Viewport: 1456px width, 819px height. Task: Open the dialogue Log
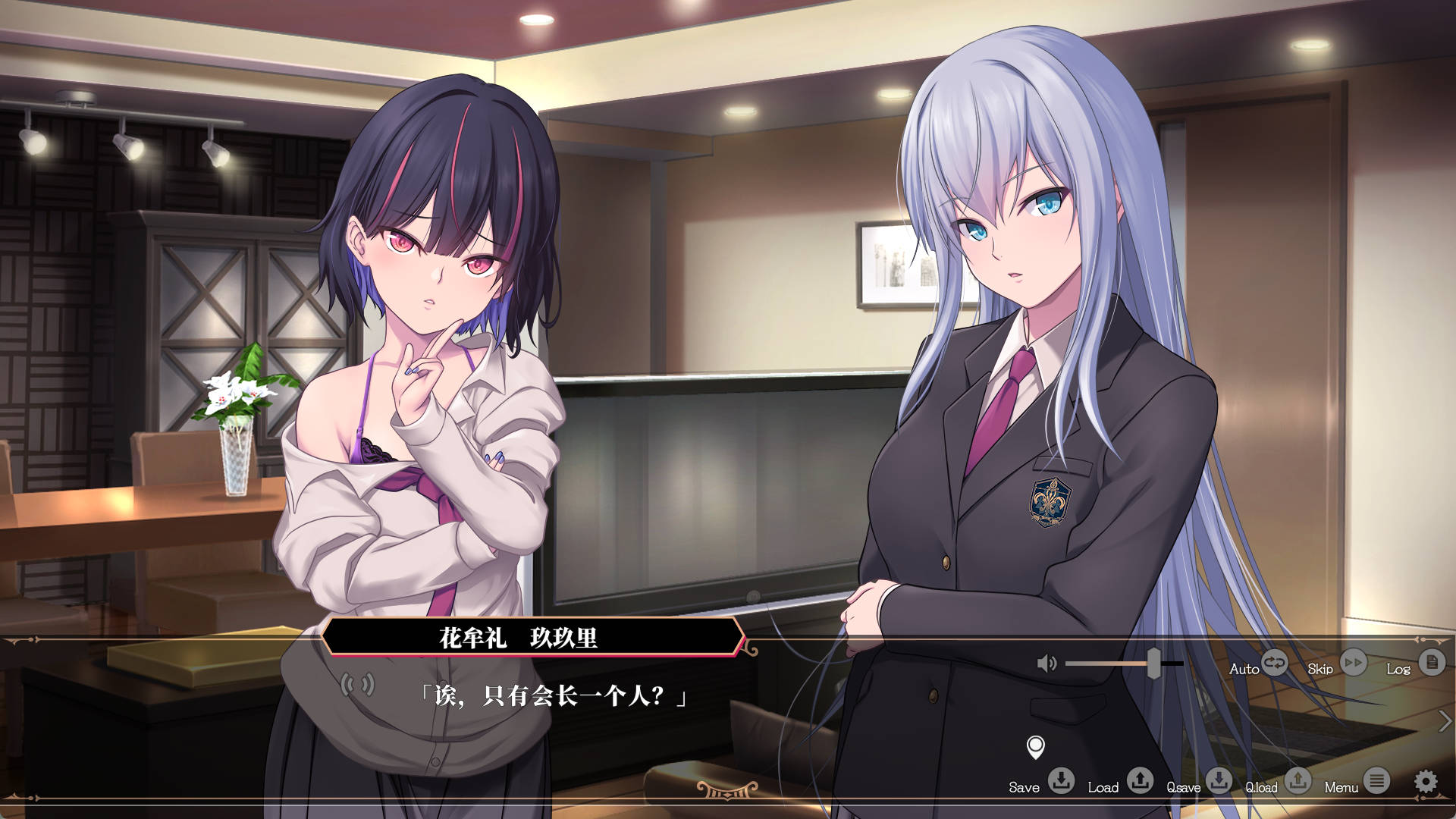(x=1431, y=663)
